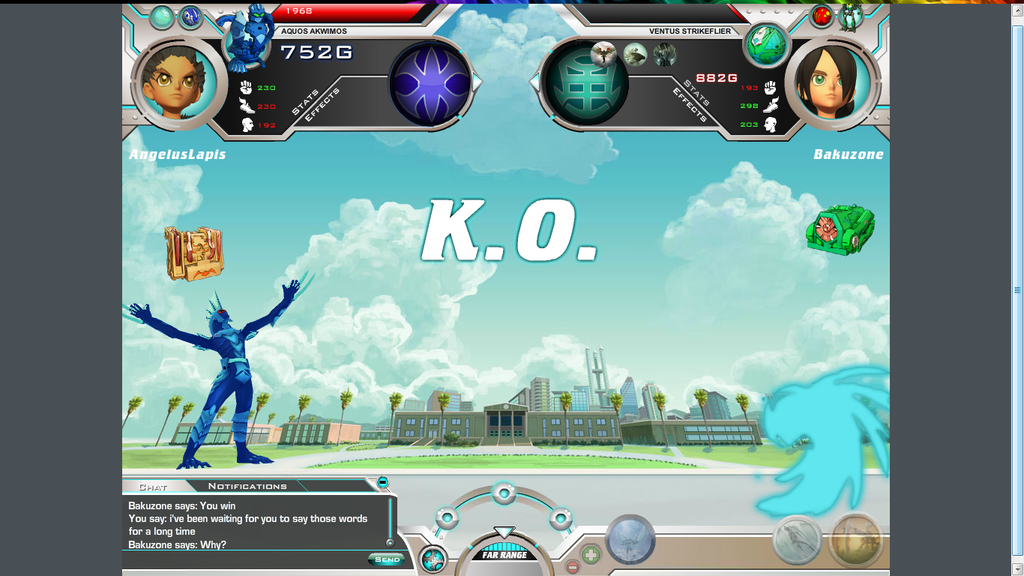Click the red minus button
Image resolution: width=1024 pixels, height=576 pixels.
tap(573, 566)
